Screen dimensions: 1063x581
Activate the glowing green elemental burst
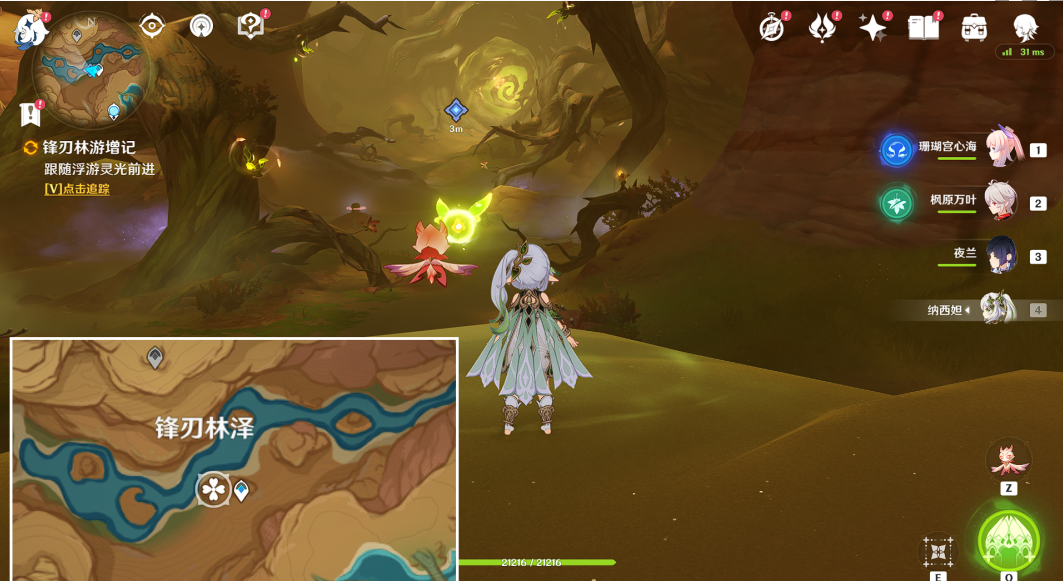click(x=1008, y=541)
